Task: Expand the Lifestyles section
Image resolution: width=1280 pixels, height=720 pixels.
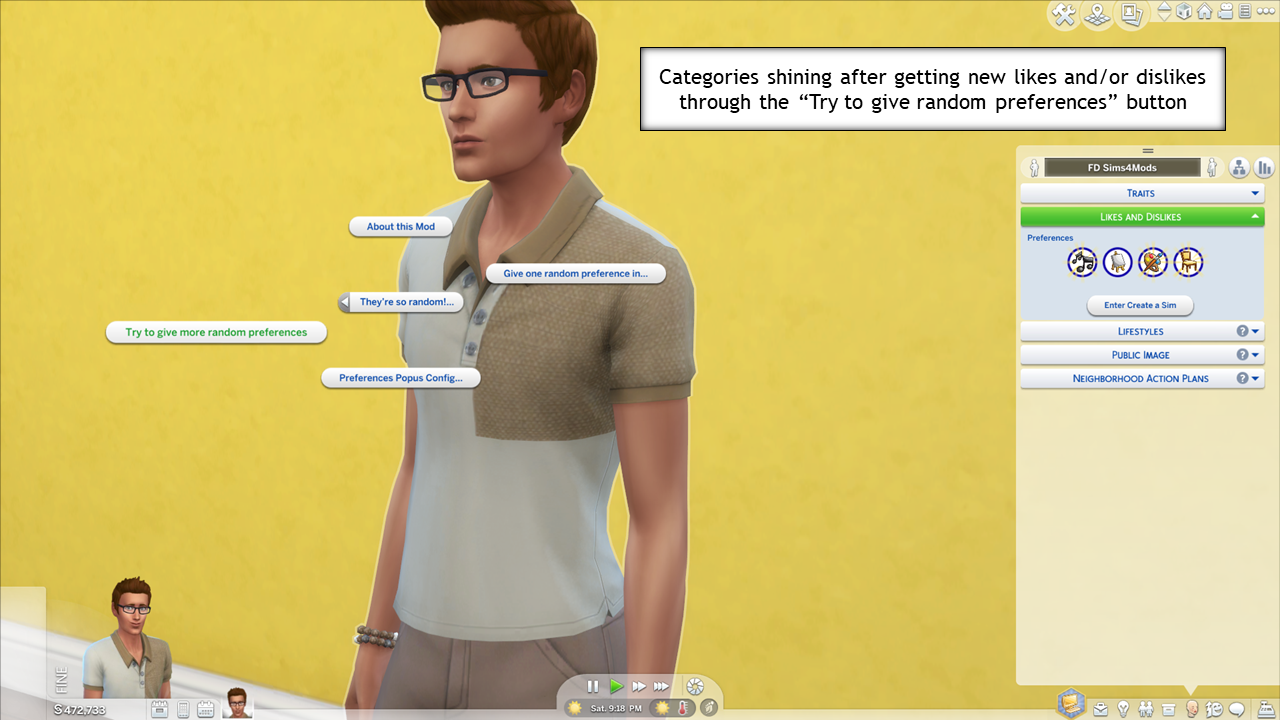Action: click(x=1141, y=331)
